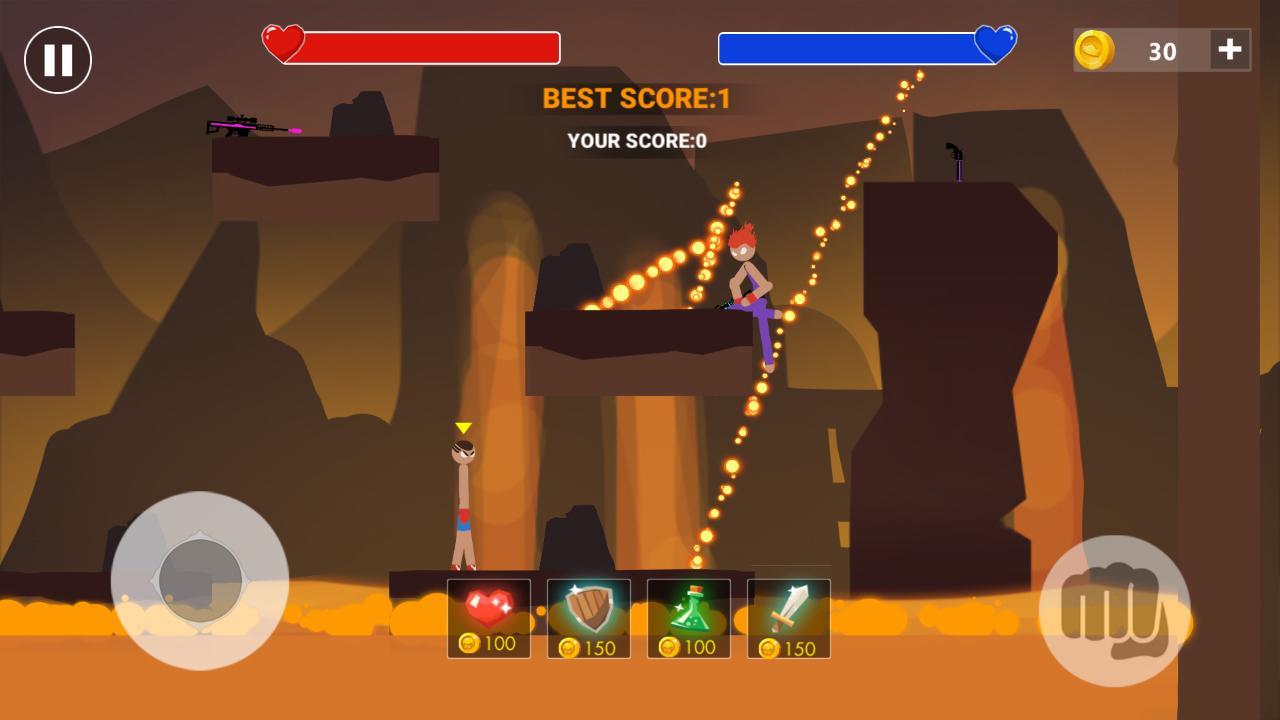1280x720 pixels.
Task: Tap the plus button to buy more coins
Action: click(1228, 51)
